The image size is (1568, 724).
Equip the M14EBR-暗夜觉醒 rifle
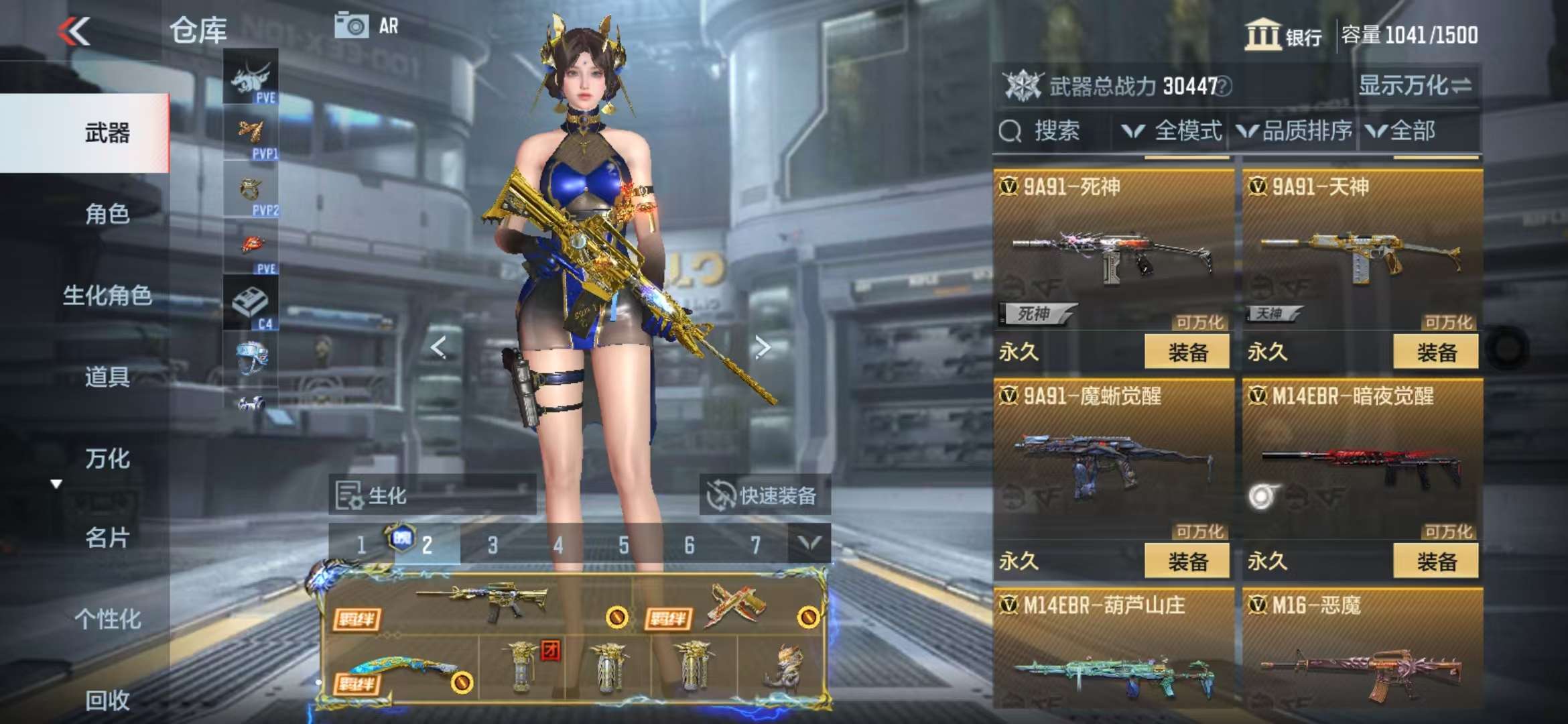[x=1435, y=561]
